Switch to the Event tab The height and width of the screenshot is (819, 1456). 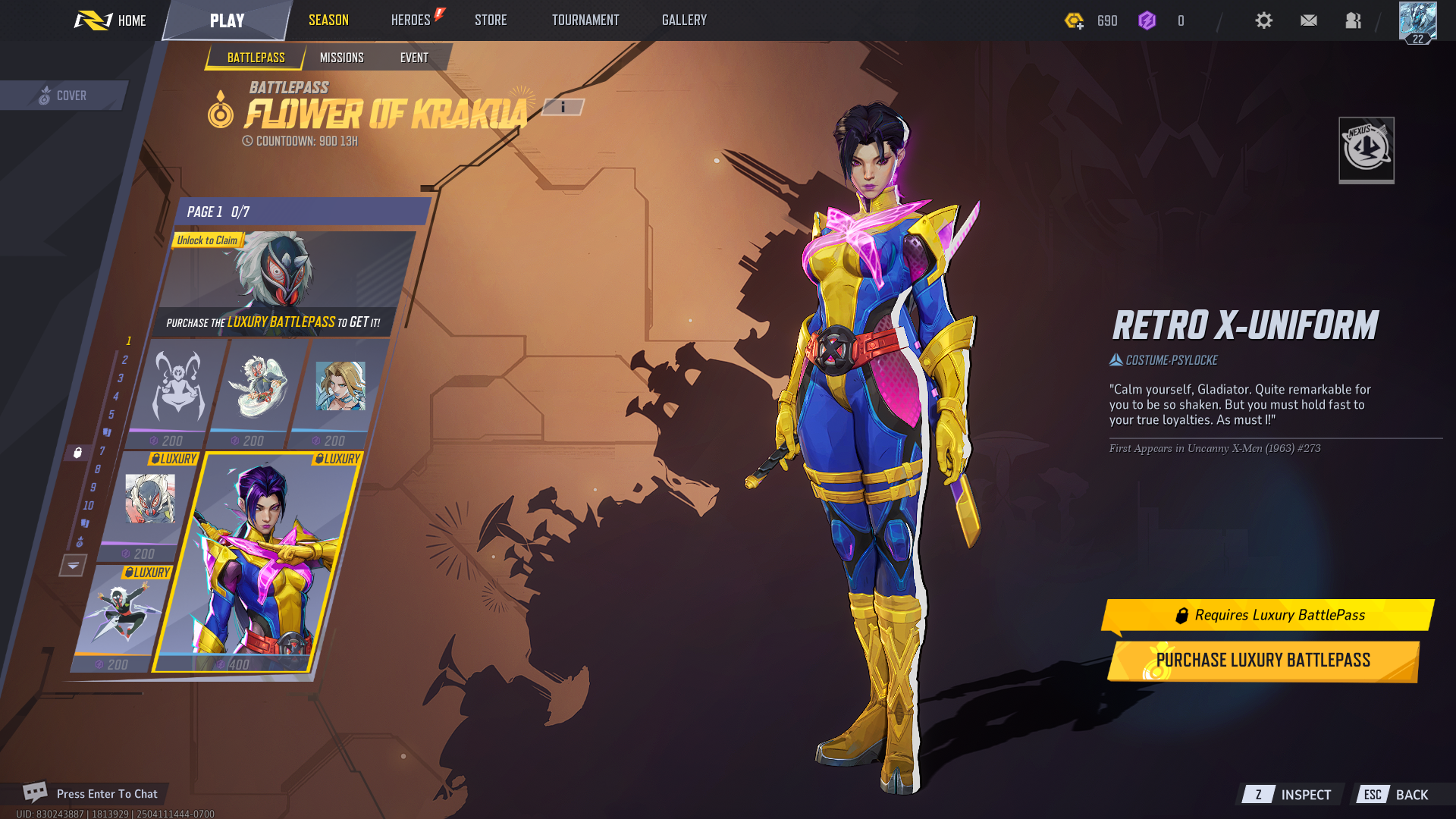[414, 58]
